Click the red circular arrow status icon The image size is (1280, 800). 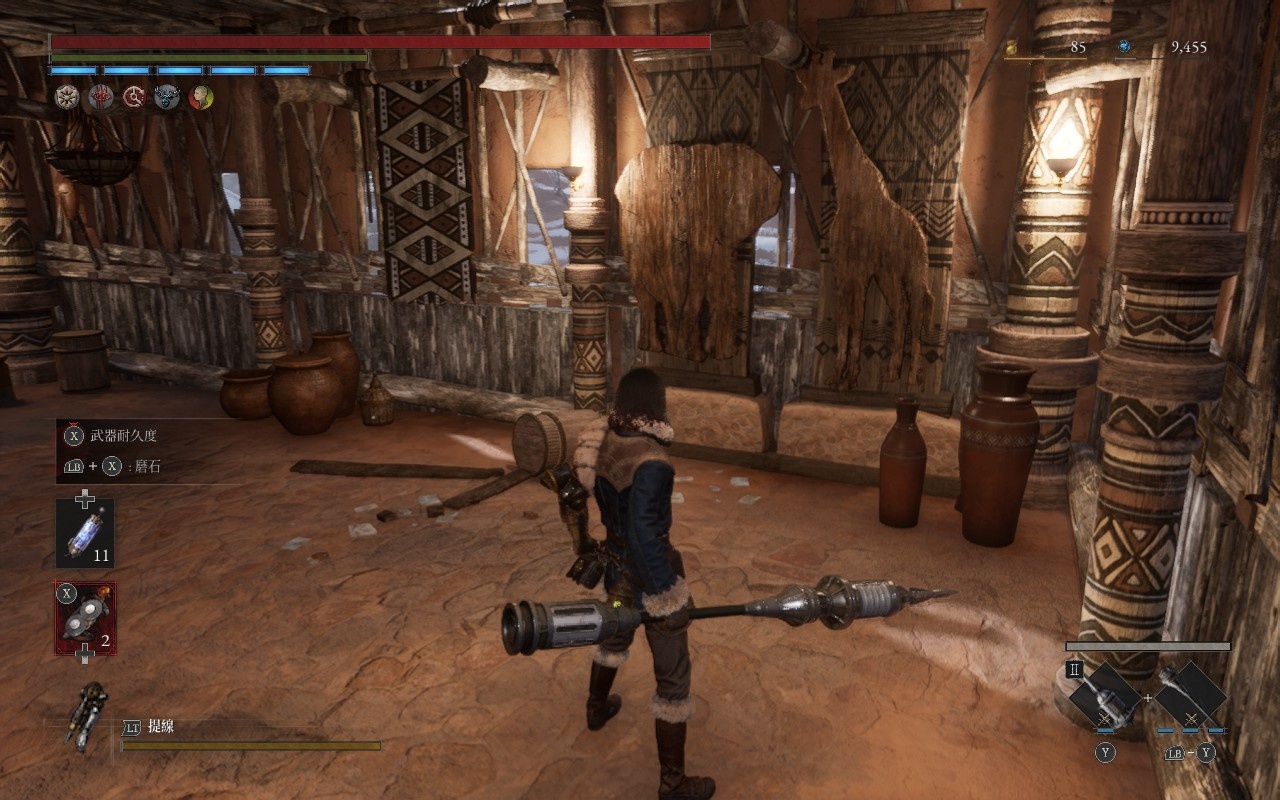tap(134, 97)
